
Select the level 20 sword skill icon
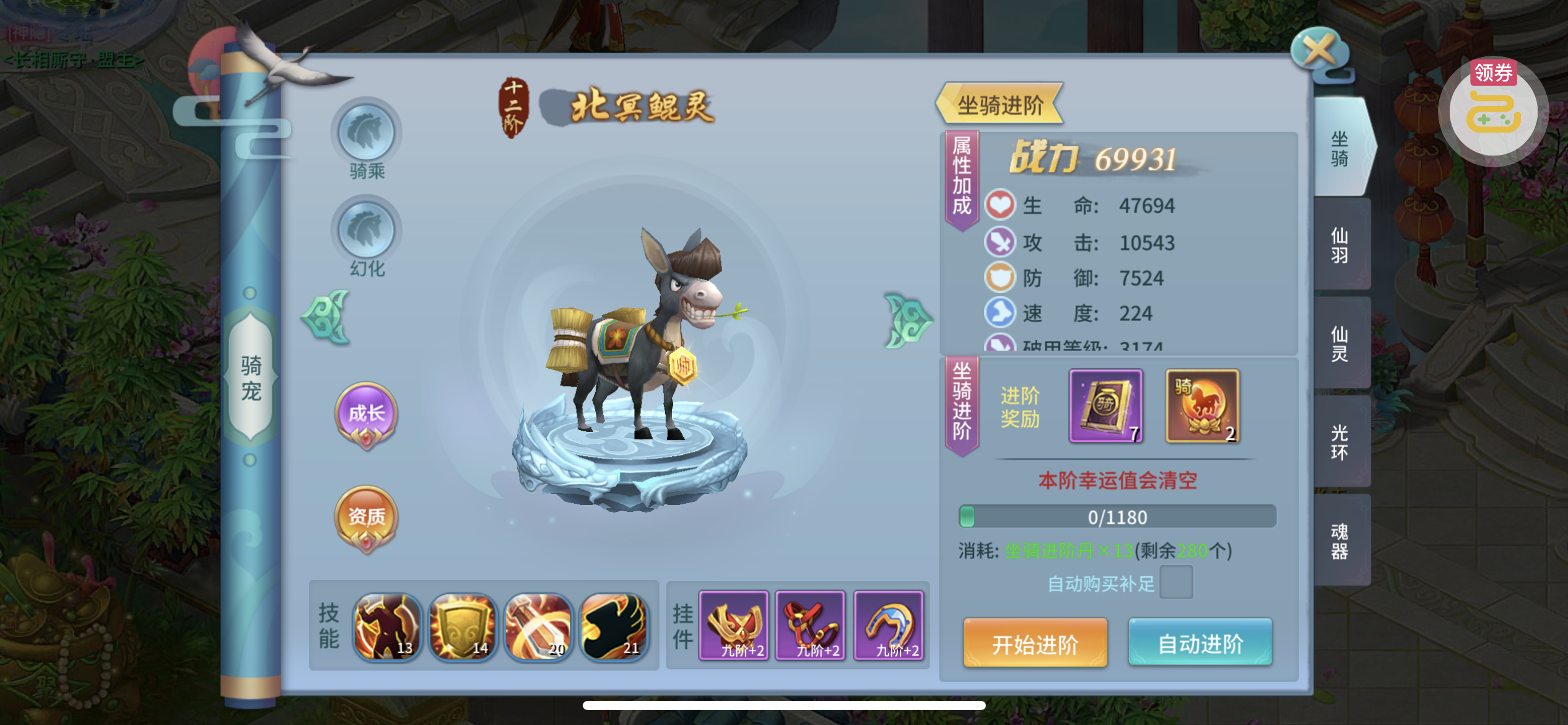click(x=538, y=626)
